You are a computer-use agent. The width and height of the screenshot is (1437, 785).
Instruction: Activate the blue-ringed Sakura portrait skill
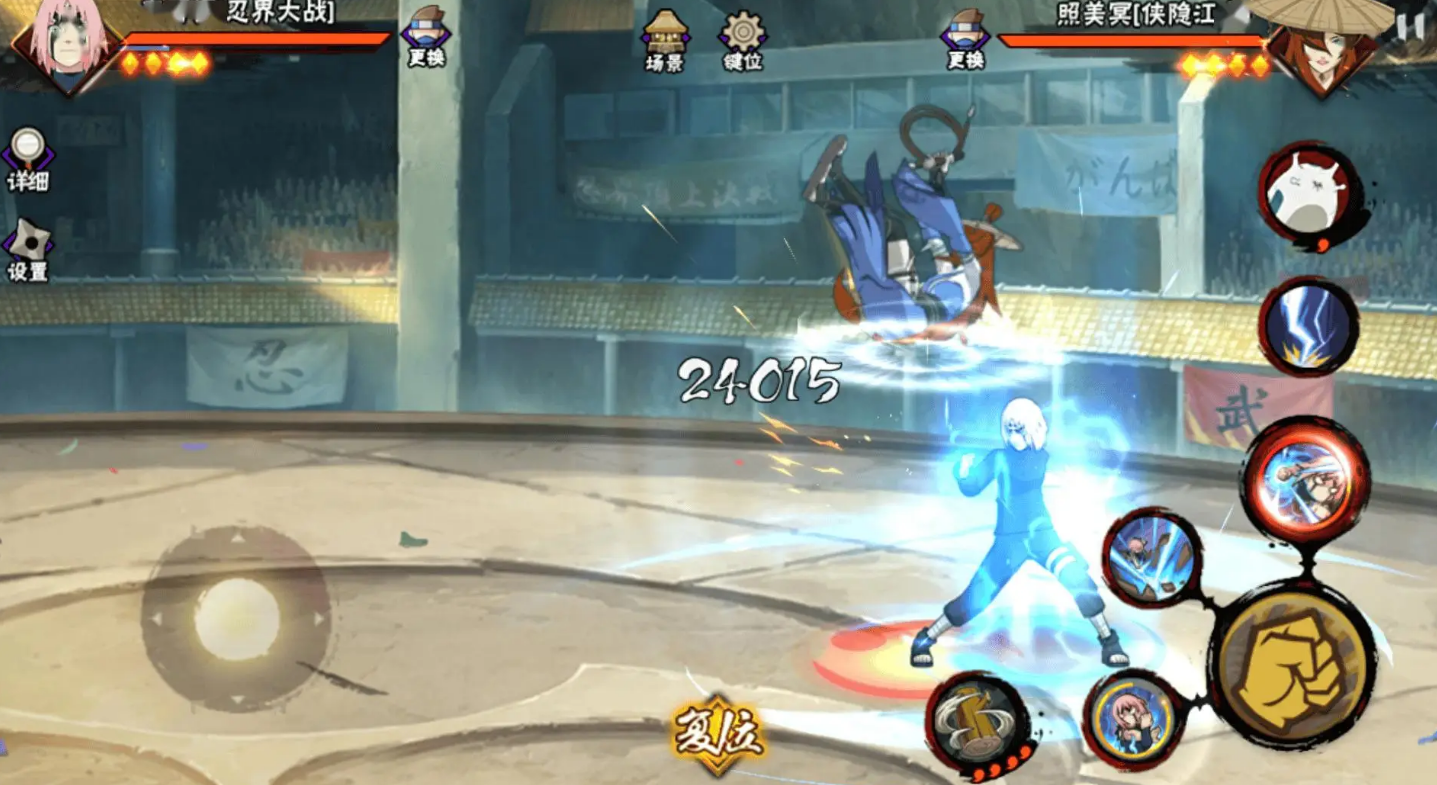pos(1131,717)
